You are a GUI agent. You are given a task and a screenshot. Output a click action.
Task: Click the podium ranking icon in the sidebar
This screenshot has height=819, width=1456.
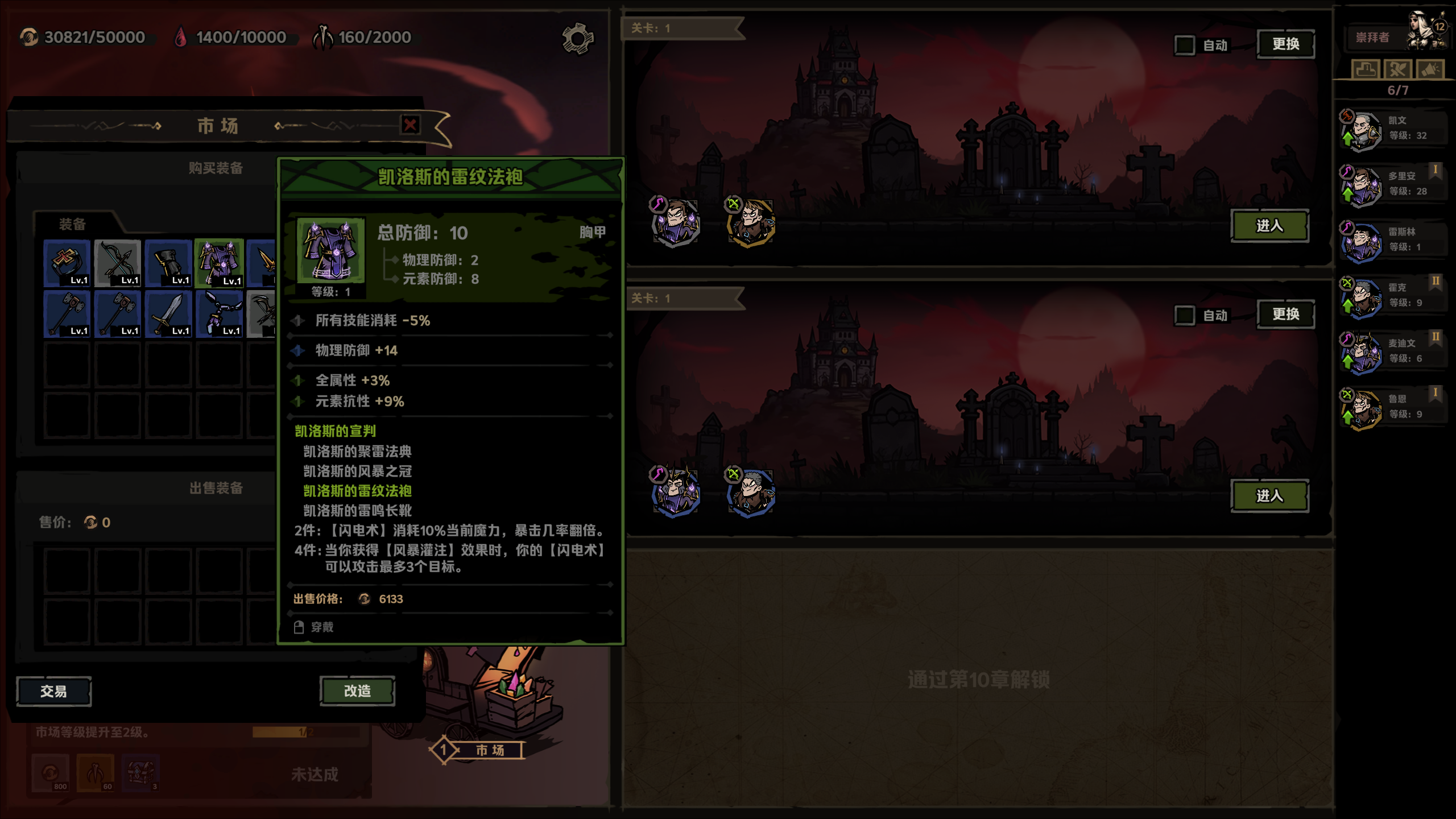pyautogui.click(x=1367, y=69)
